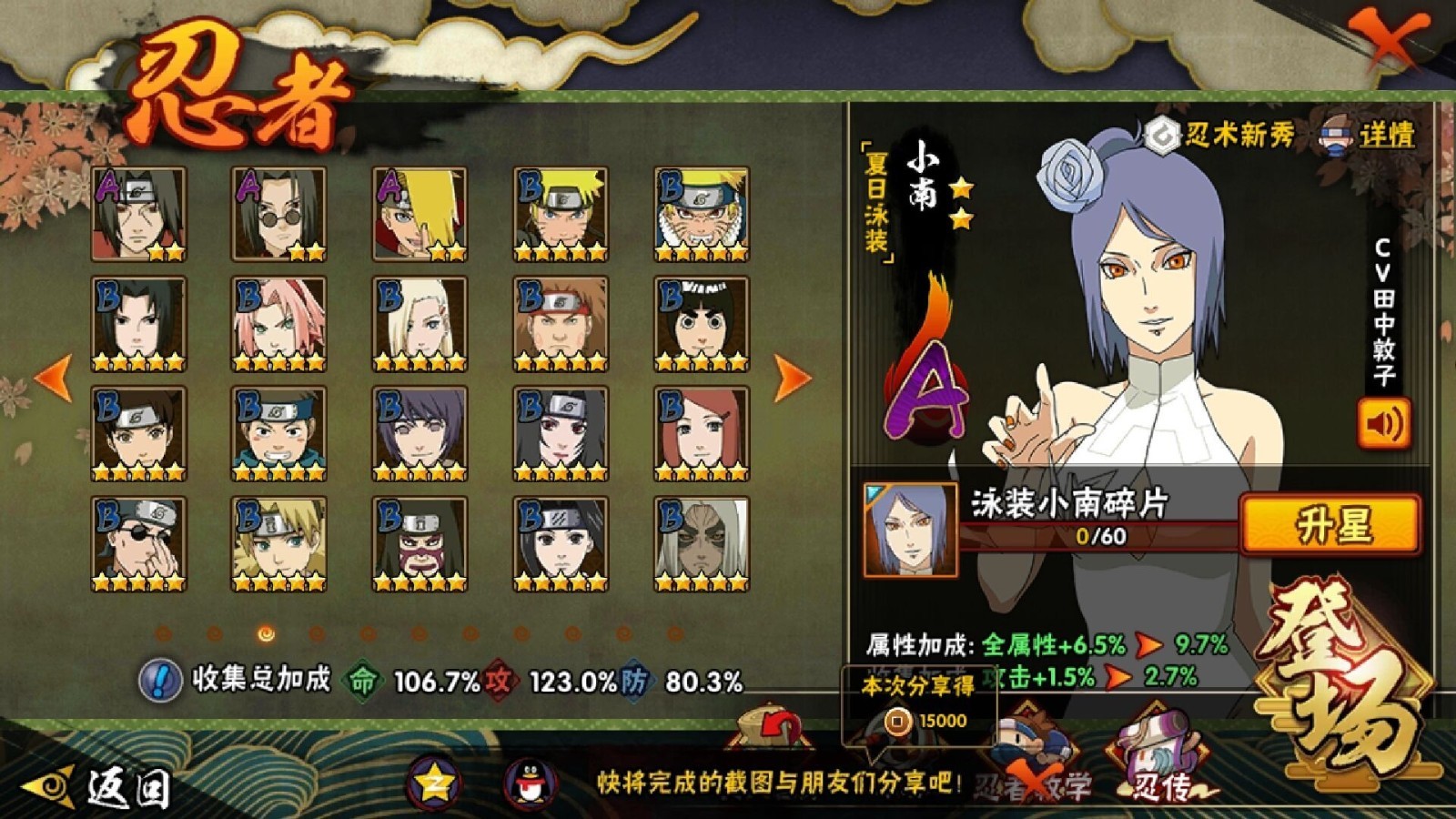Viewport: 1456px width, 819px height.
Task: Select the Ino blonde ninja portrait
Action: (420, 324)
